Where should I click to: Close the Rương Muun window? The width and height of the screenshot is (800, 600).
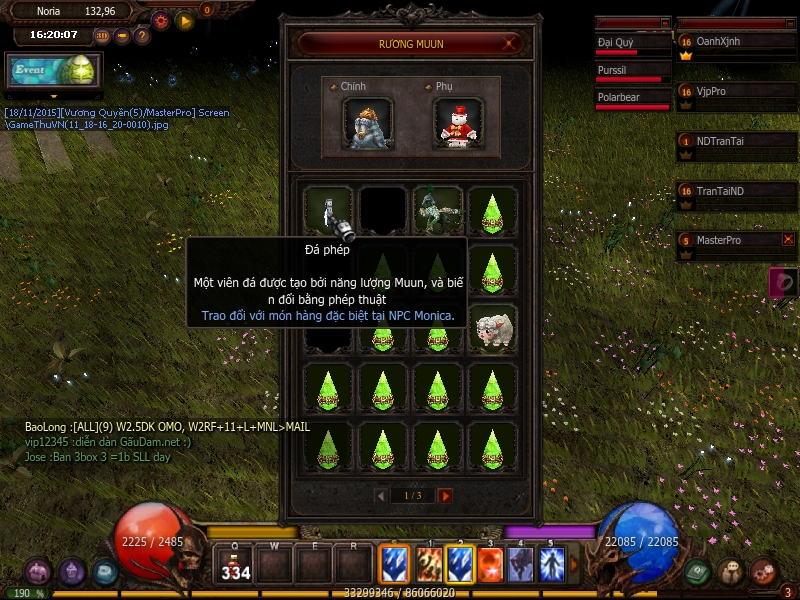(511, 43)
